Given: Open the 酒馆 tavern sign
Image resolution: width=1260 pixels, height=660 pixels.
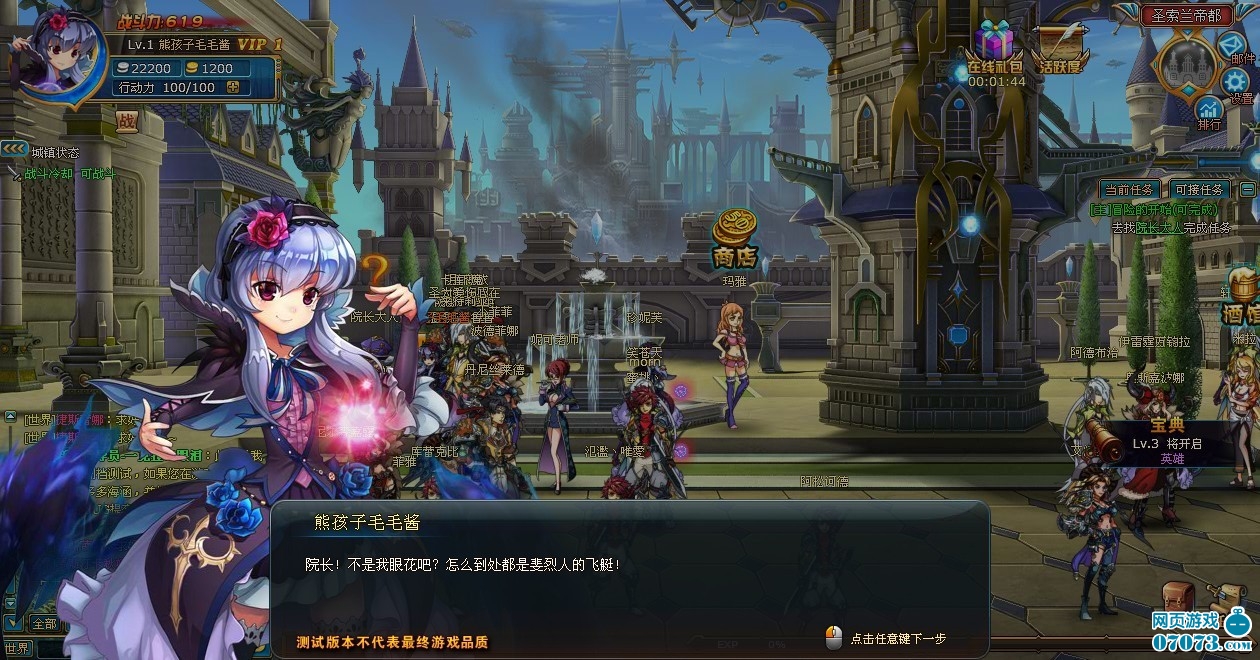Looking at the screenshot, I should pyautogui.click(x=1240, y=298).
